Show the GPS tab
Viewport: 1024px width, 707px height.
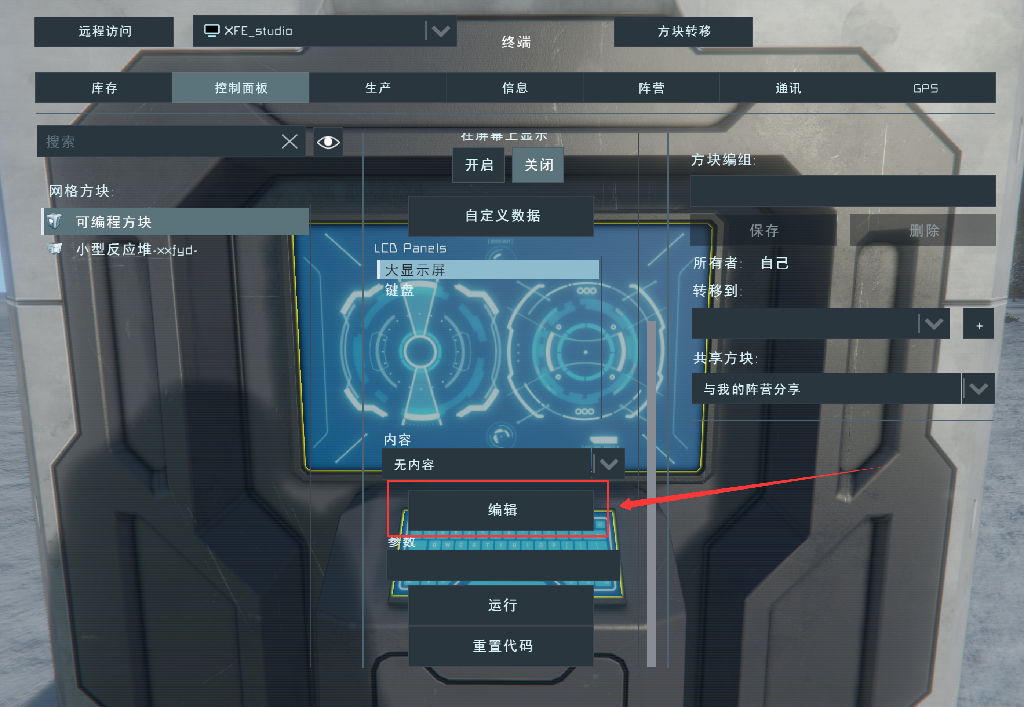[925, 88]
